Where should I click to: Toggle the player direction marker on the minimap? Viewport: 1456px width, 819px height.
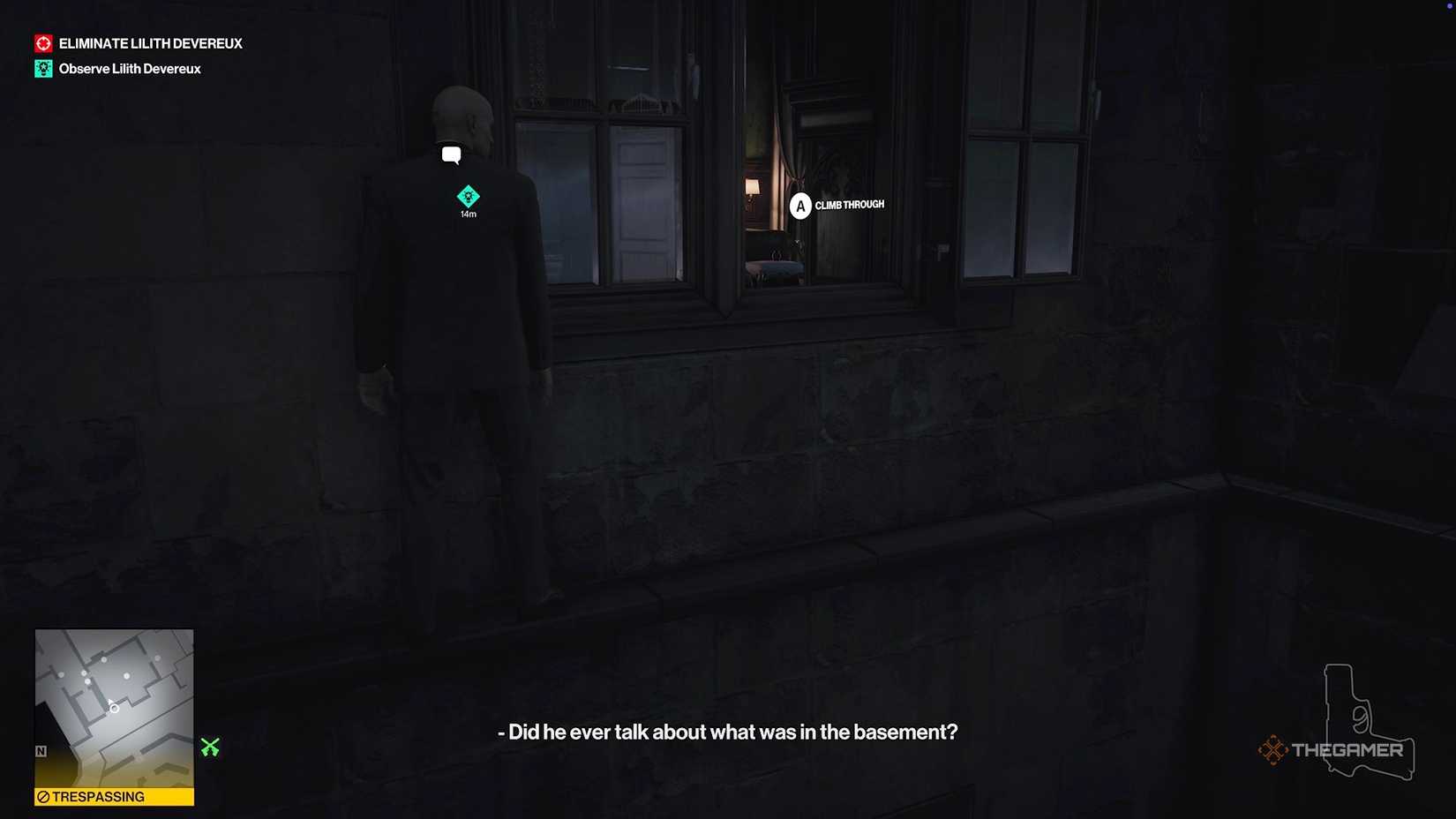point(114,706)
